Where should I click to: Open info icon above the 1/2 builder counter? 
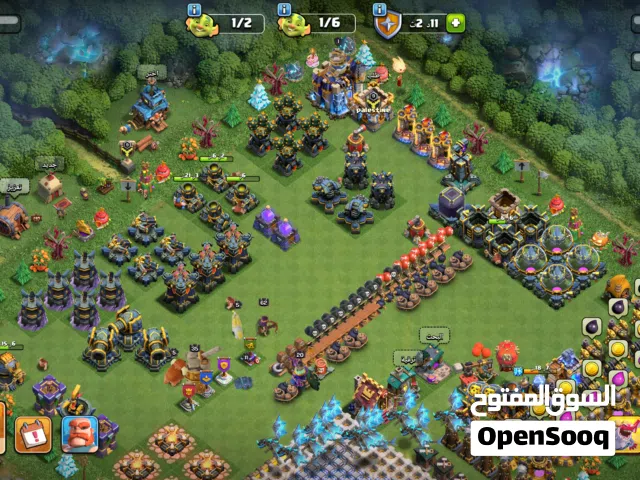click(194, 8)
